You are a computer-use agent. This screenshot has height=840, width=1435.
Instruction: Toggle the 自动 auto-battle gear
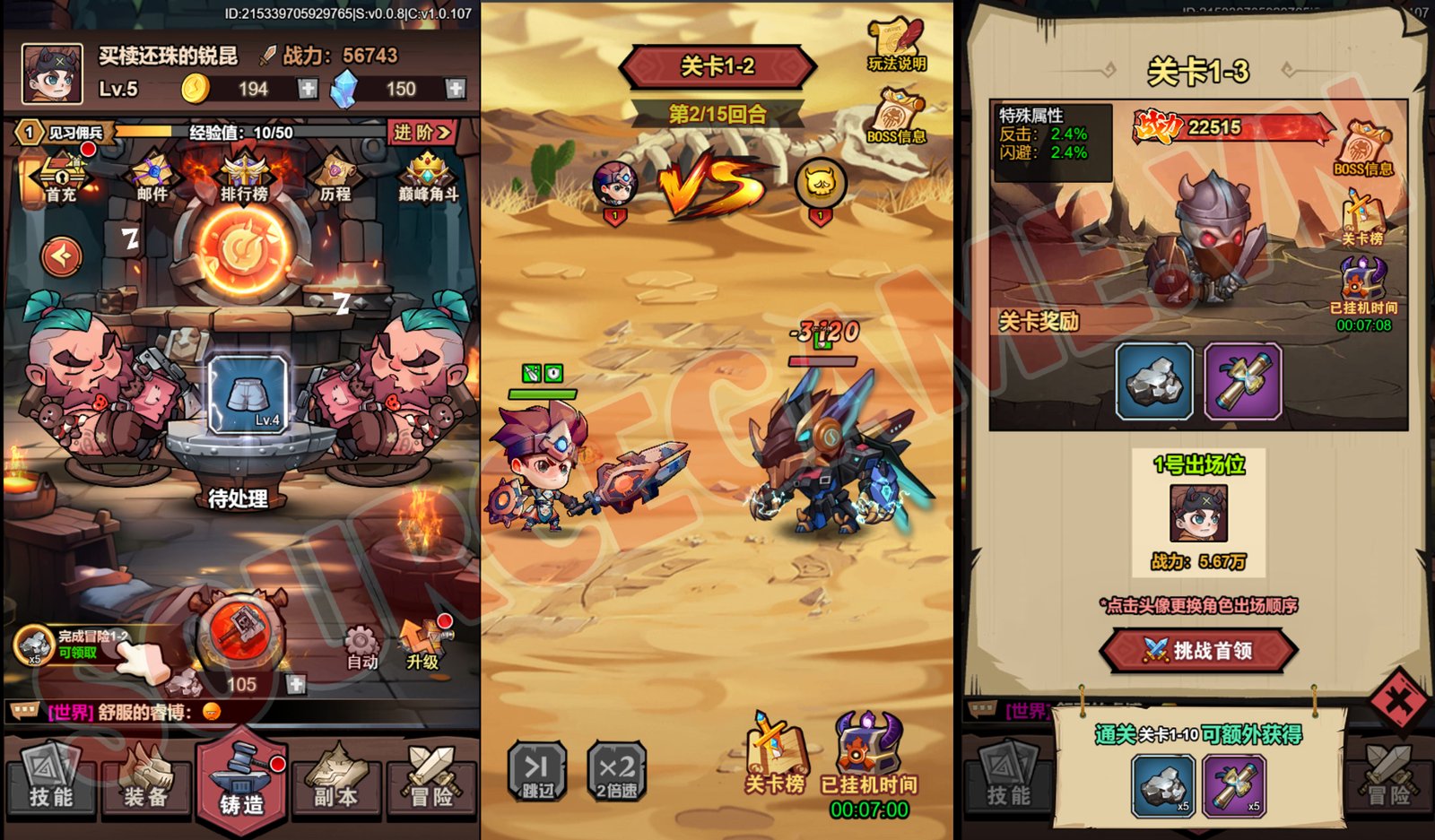[x=362, y=639]
